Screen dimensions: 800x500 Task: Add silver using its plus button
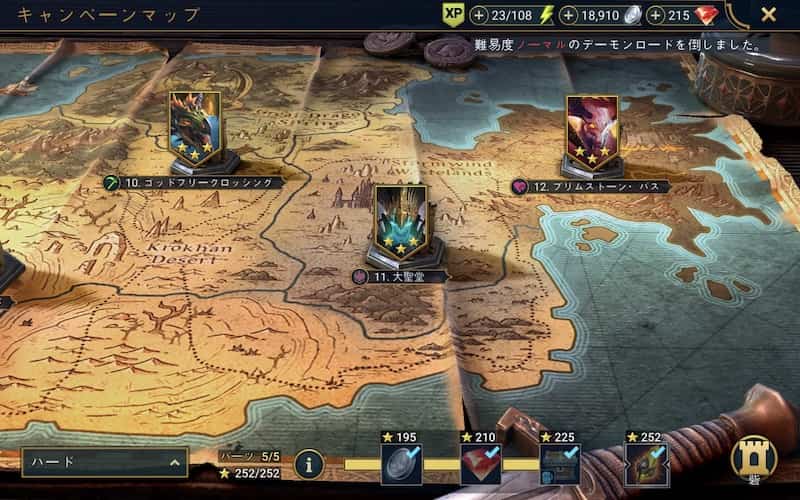pyautogui.click(x=568, y=15)
